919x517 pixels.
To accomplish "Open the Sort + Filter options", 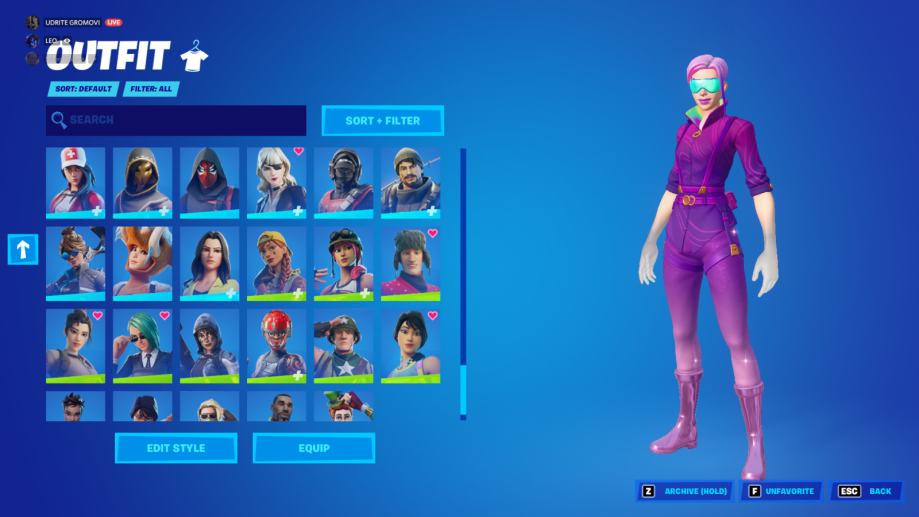I will tap(382, 121).
